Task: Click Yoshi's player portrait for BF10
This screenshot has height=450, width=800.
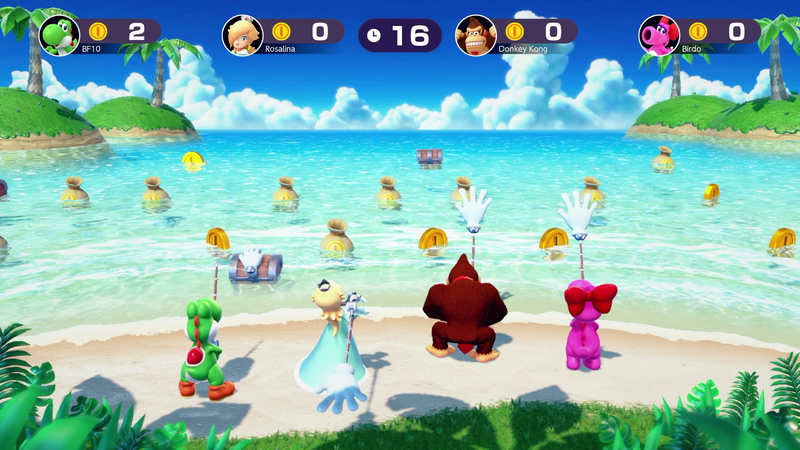Action: (59, 35)
